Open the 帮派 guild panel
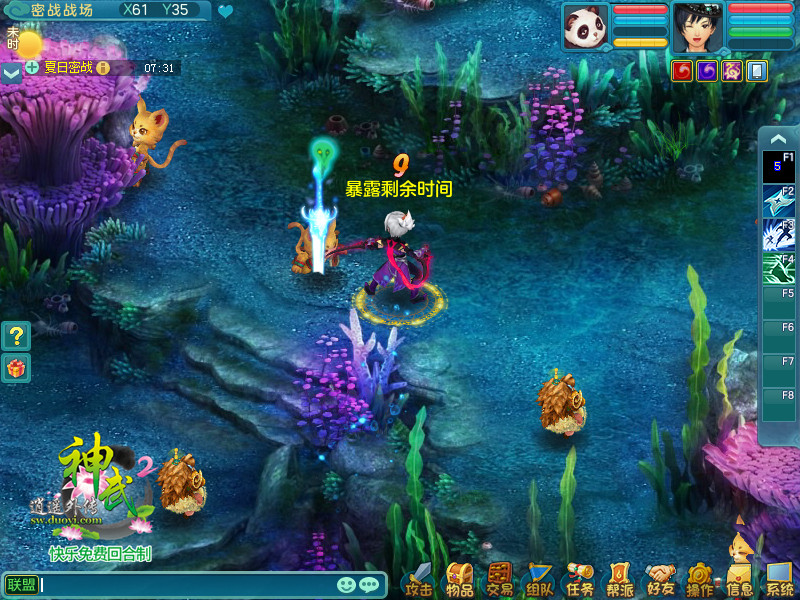The height and width of the screenshot is (600, 800). click(x=620, y=579)
